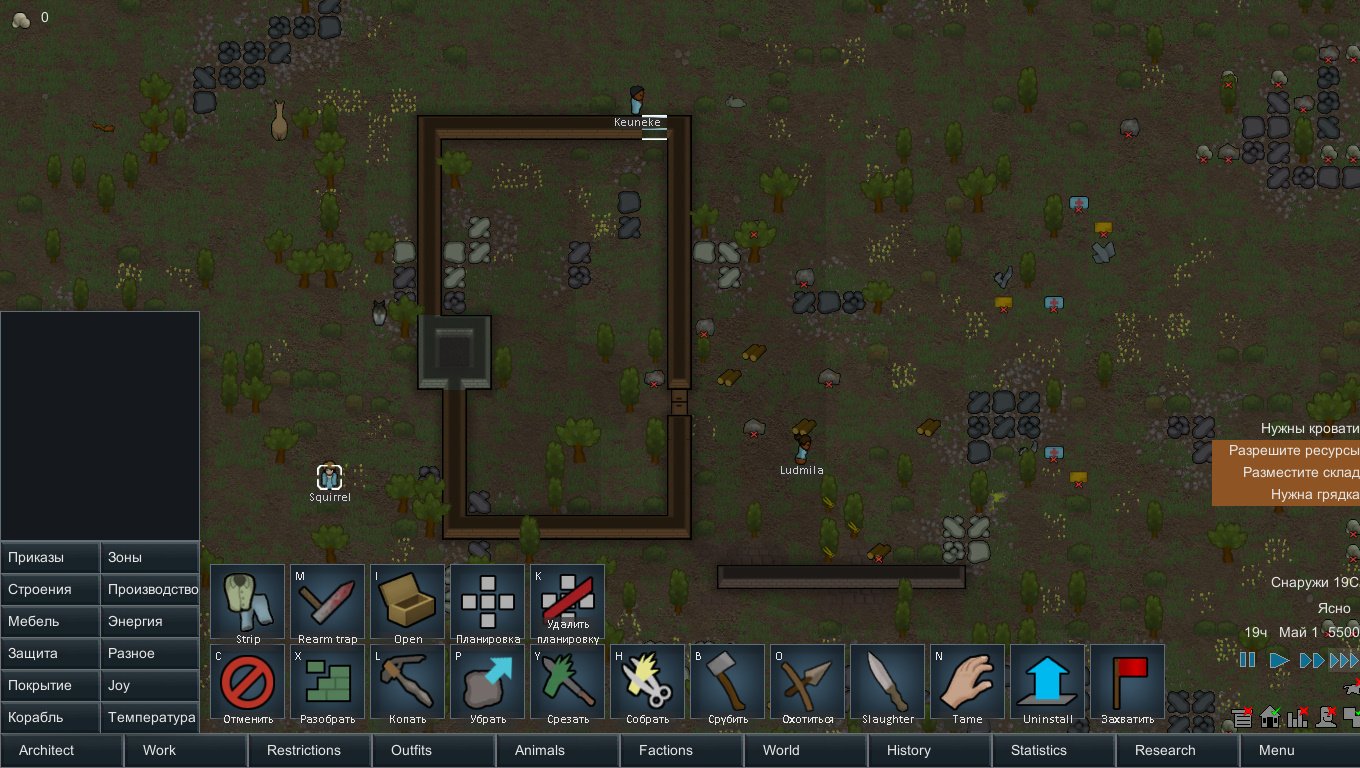Screen dimensions: 1360x768
Task: Switch to the Зоны category tab
Action: click(148, 557)
